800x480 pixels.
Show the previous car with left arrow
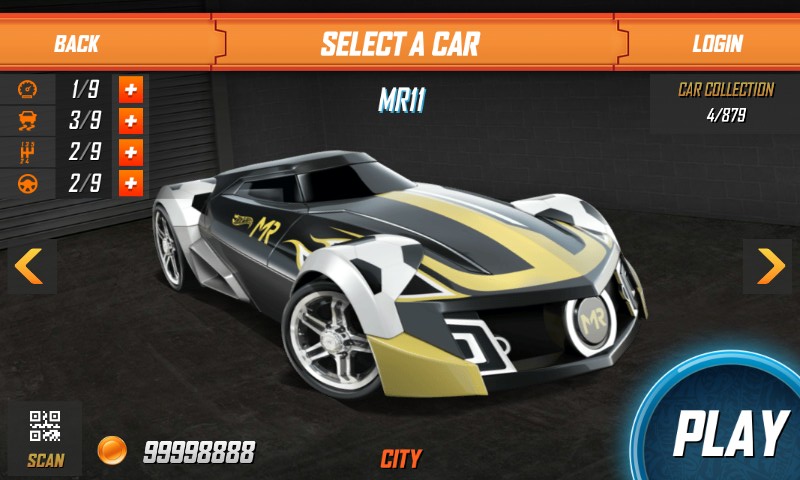30,266
